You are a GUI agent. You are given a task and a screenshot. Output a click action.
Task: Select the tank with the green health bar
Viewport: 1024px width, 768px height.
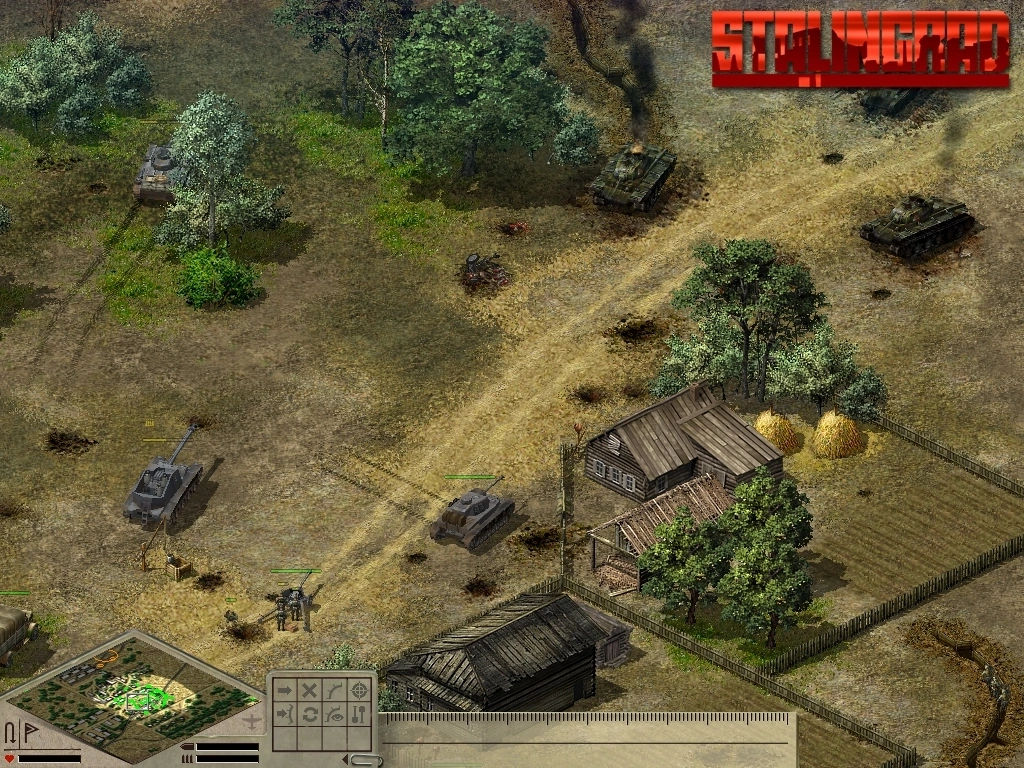471,515
